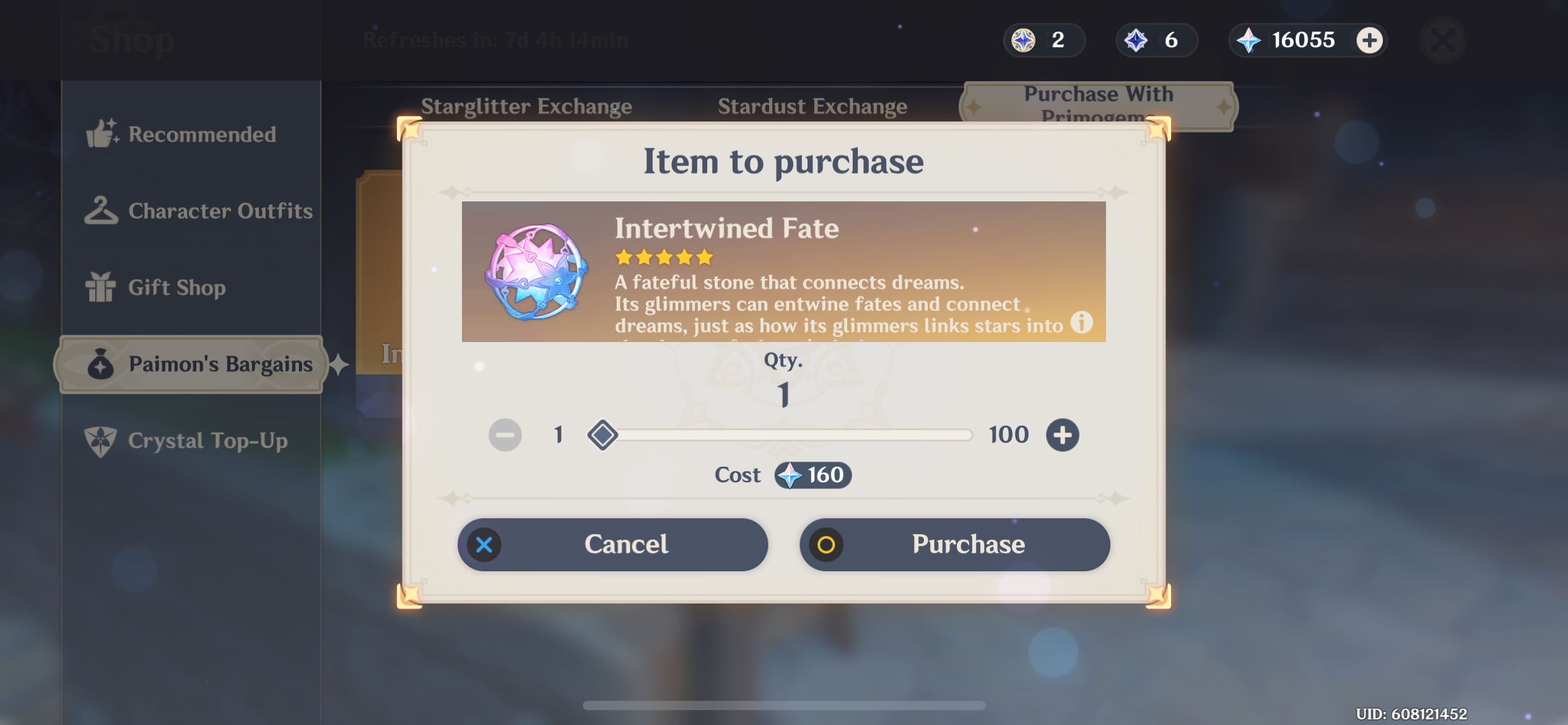Viewport: 1568px width, 725px height.
Task: Open Intertwined Fate item details info icon
Action: coord(1081,322)
